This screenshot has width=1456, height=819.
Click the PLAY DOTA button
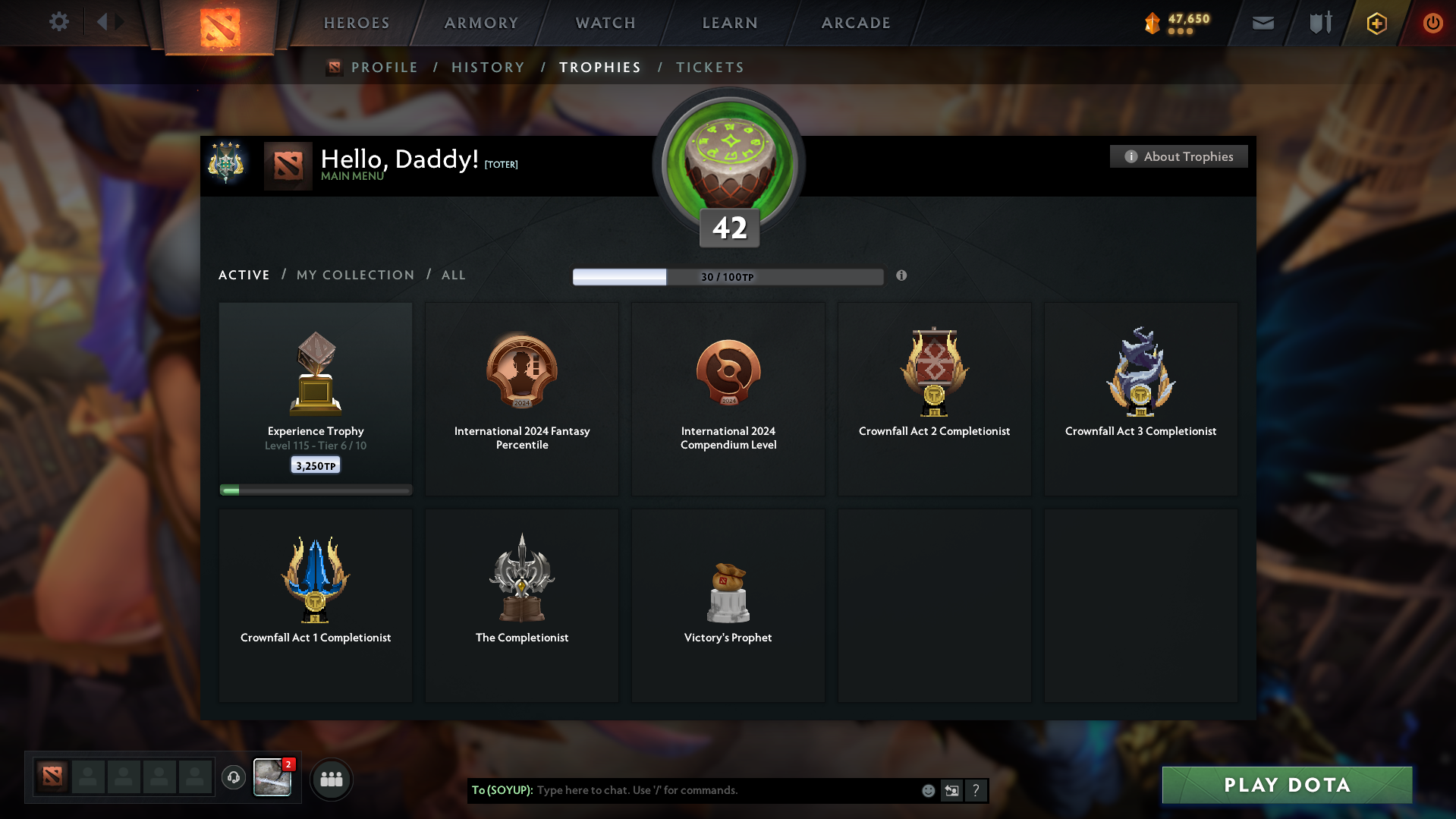click(1286, 785)
